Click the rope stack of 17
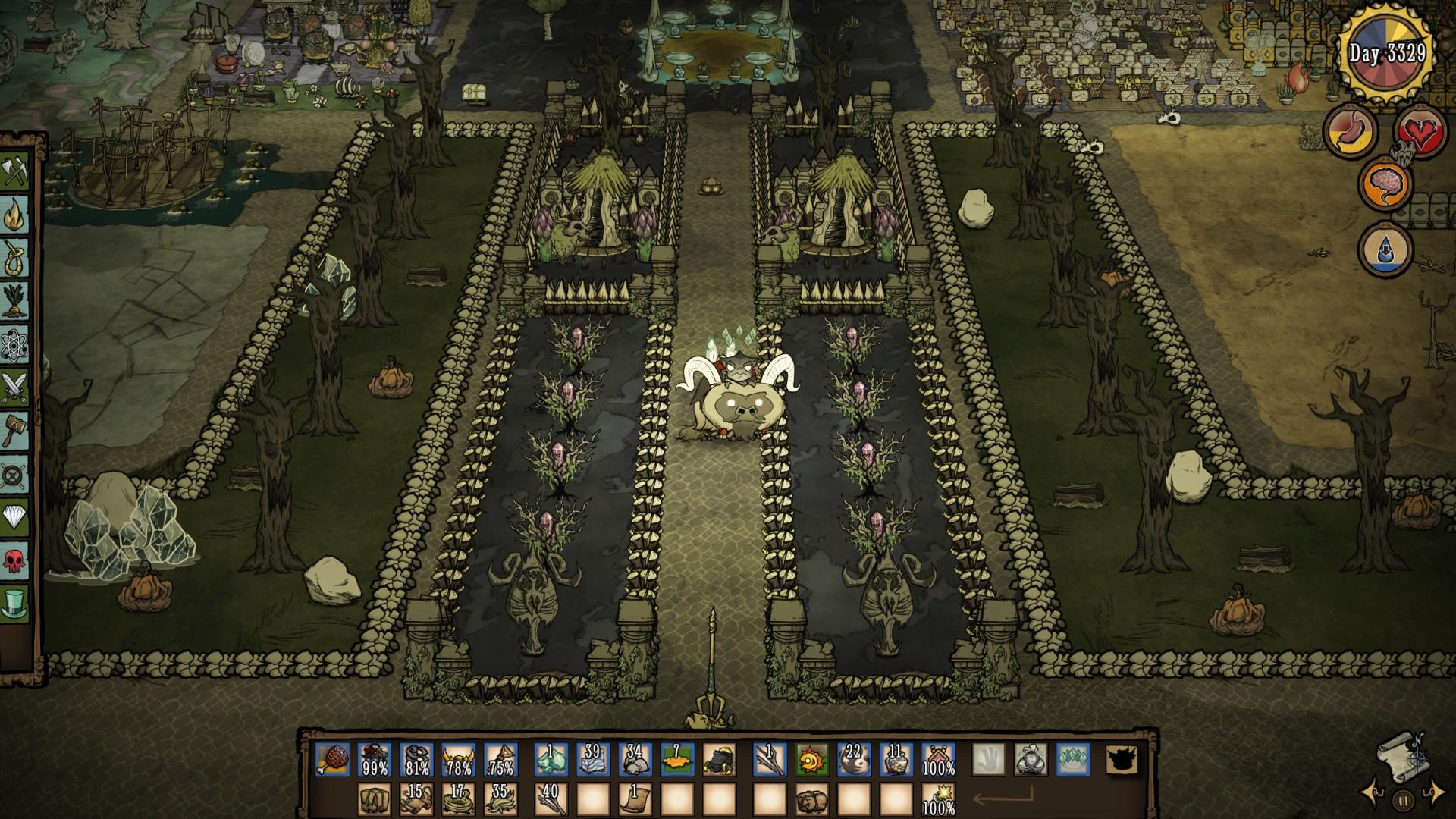This screenshot has width=1456, height=819. (x=458, y=799)
